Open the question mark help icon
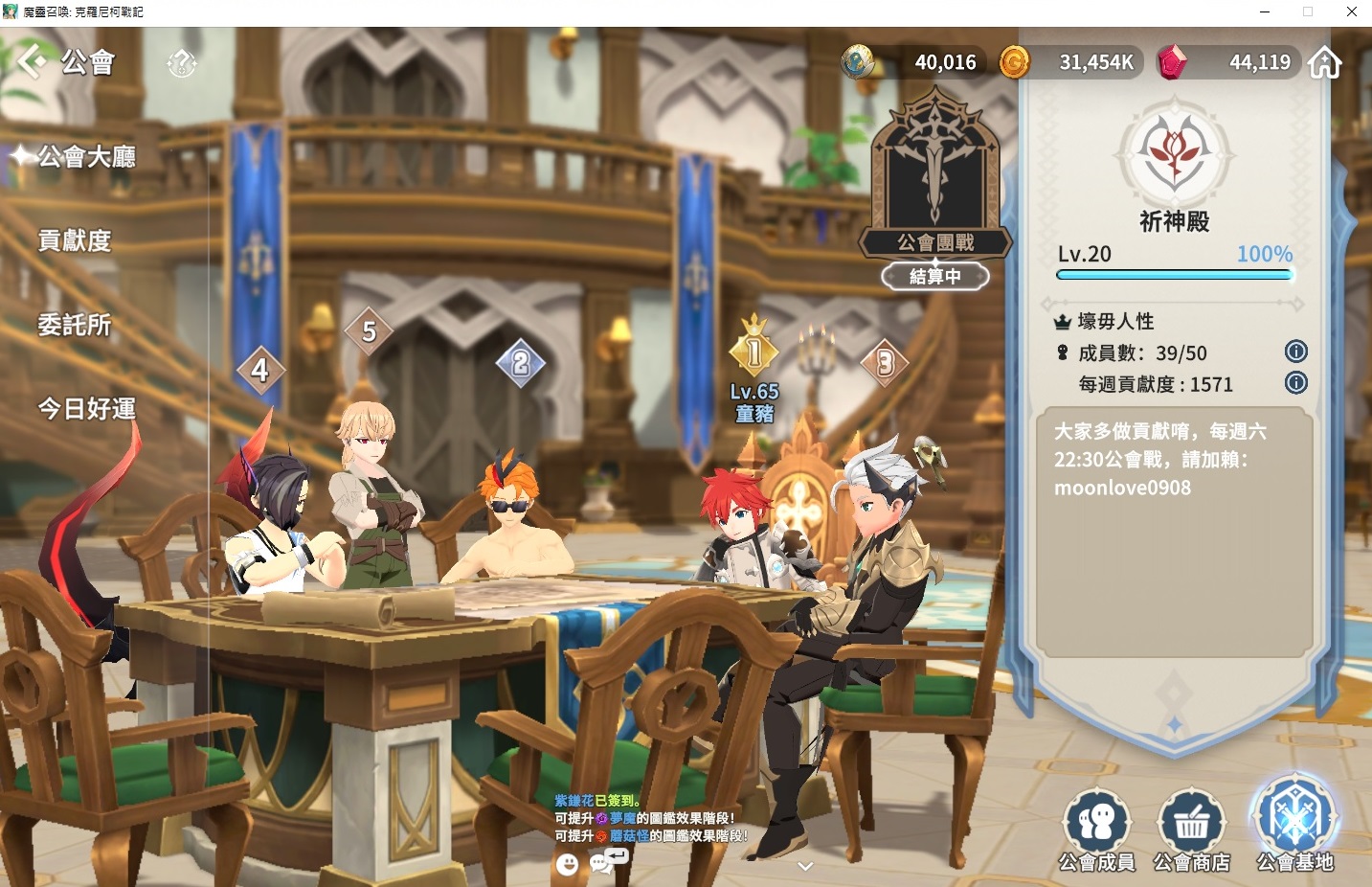1372x887 pixels. coord(182,63)
